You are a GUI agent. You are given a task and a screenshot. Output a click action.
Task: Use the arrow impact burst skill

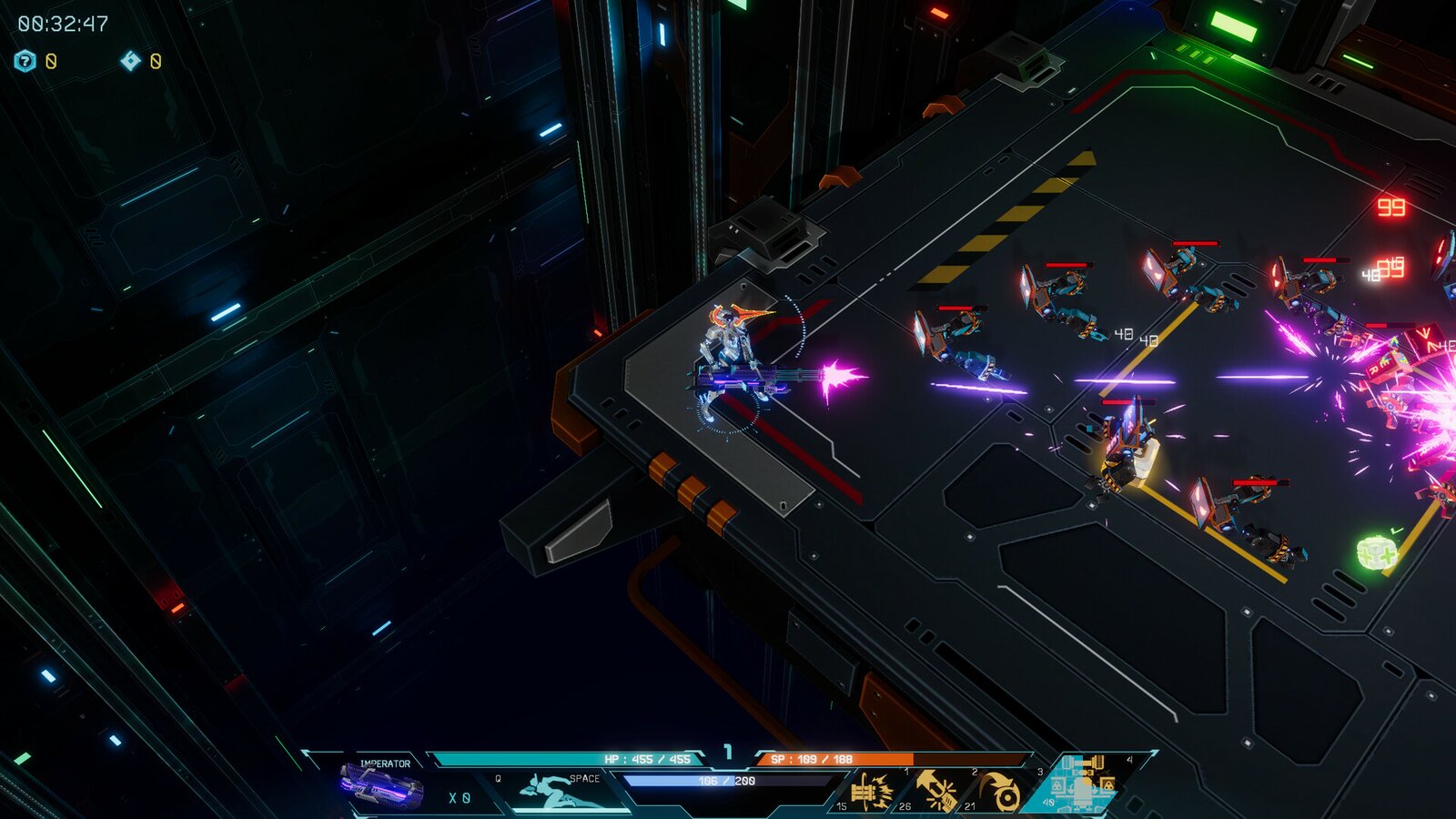coord(935,790)
